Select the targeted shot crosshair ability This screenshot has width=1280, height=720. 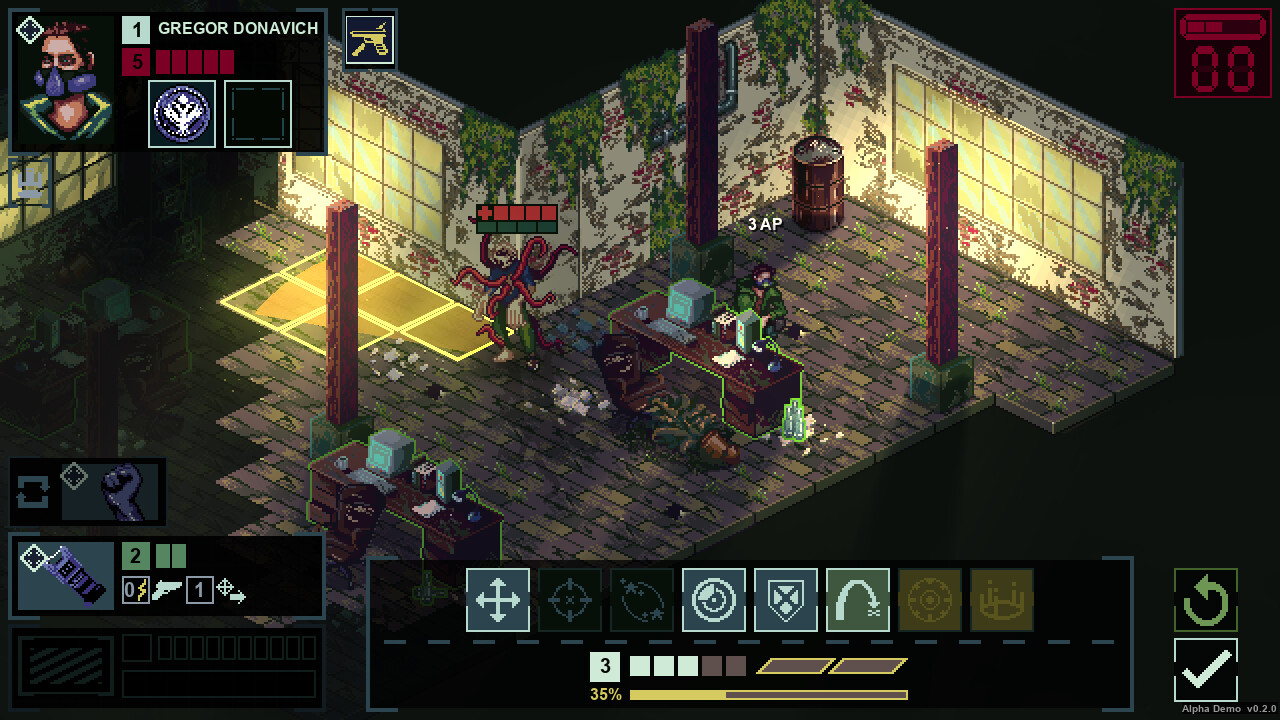(569, 600)
